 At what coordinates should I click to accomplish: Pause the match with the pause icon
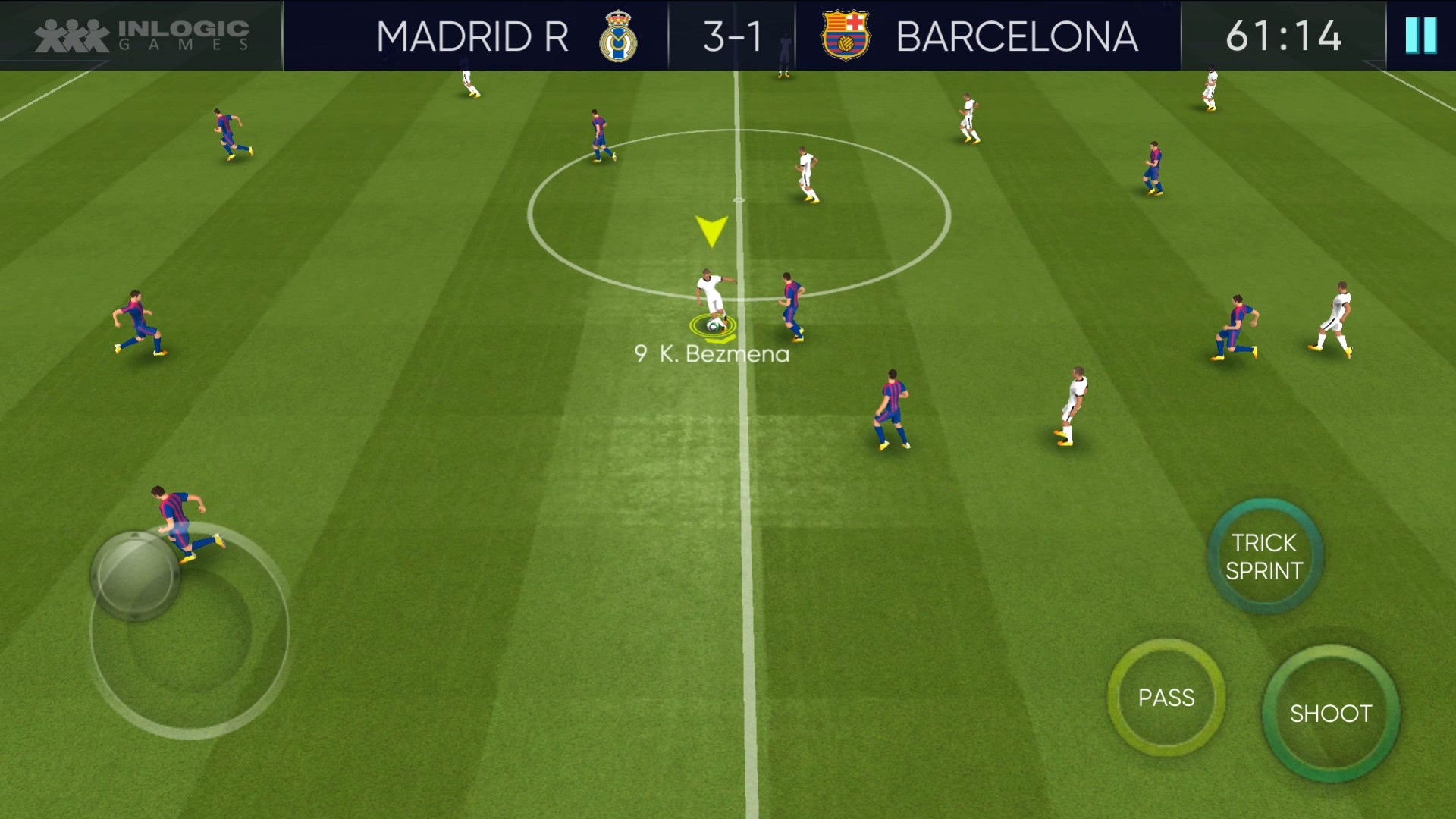click(1420, 36)
